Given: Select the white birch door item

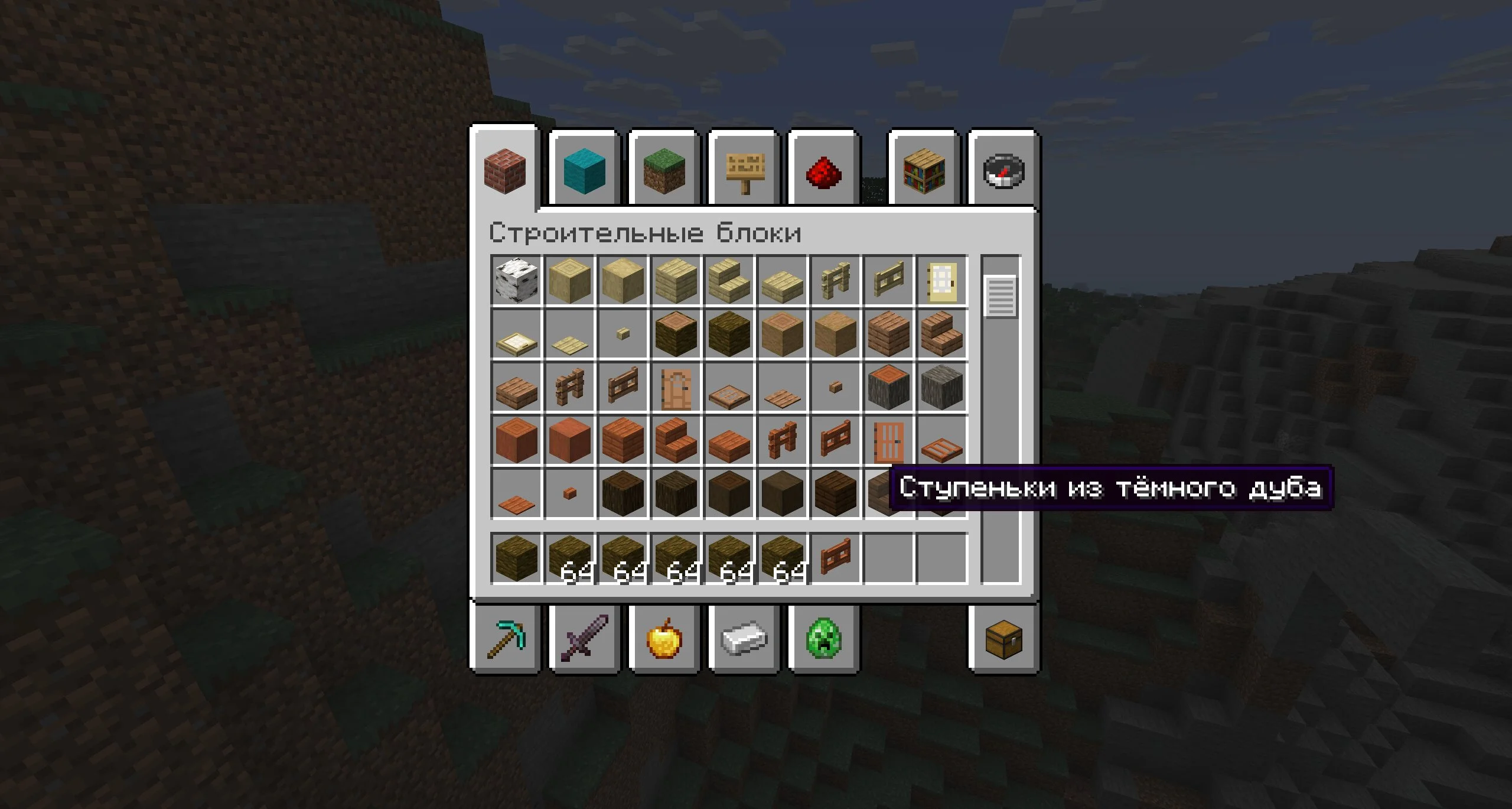Looking at the screenshot, I should pyautogui.click(x=941, y=281).
